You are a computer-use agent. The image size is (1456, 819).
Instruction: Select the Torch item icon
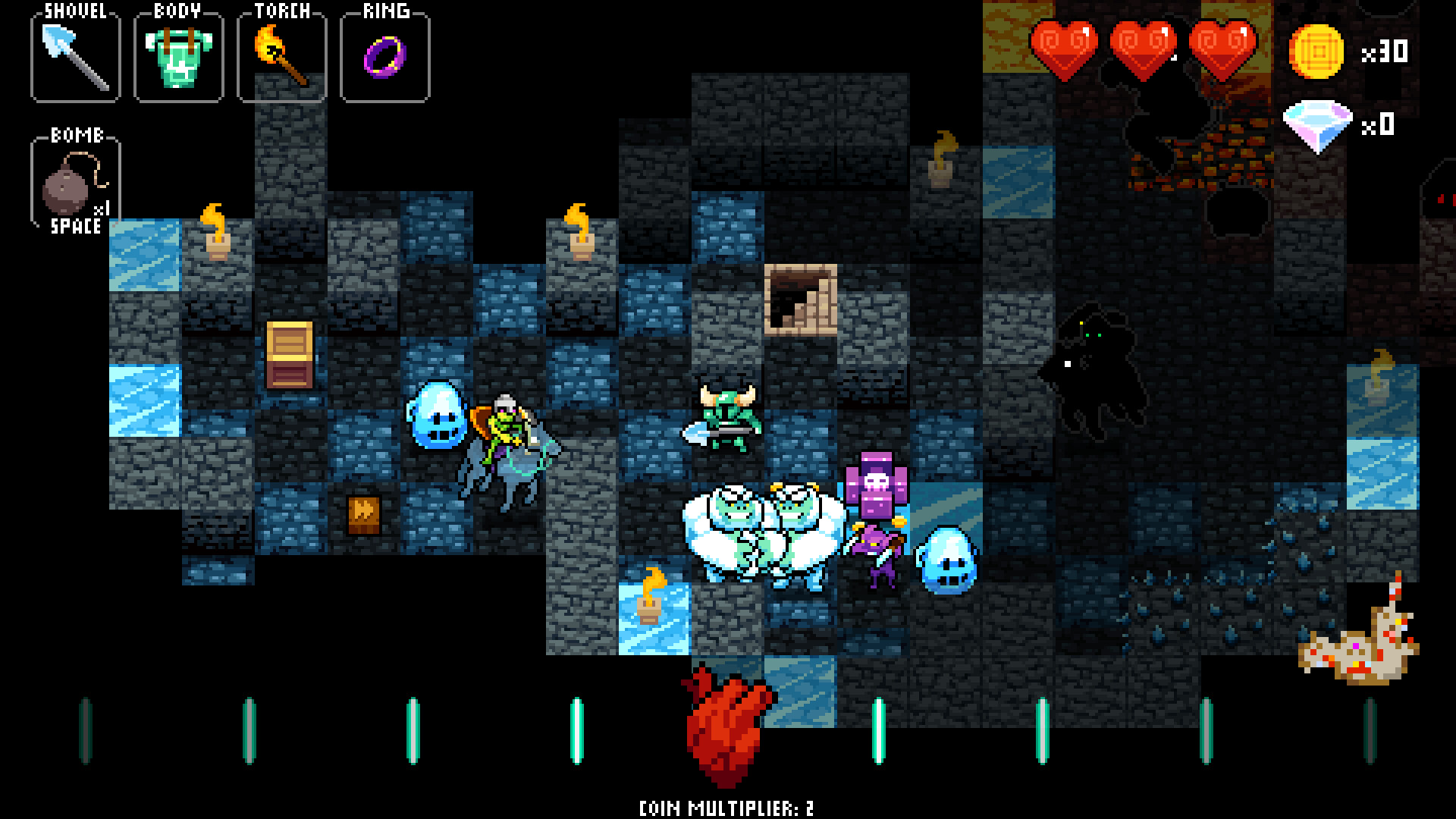(281, 55)
